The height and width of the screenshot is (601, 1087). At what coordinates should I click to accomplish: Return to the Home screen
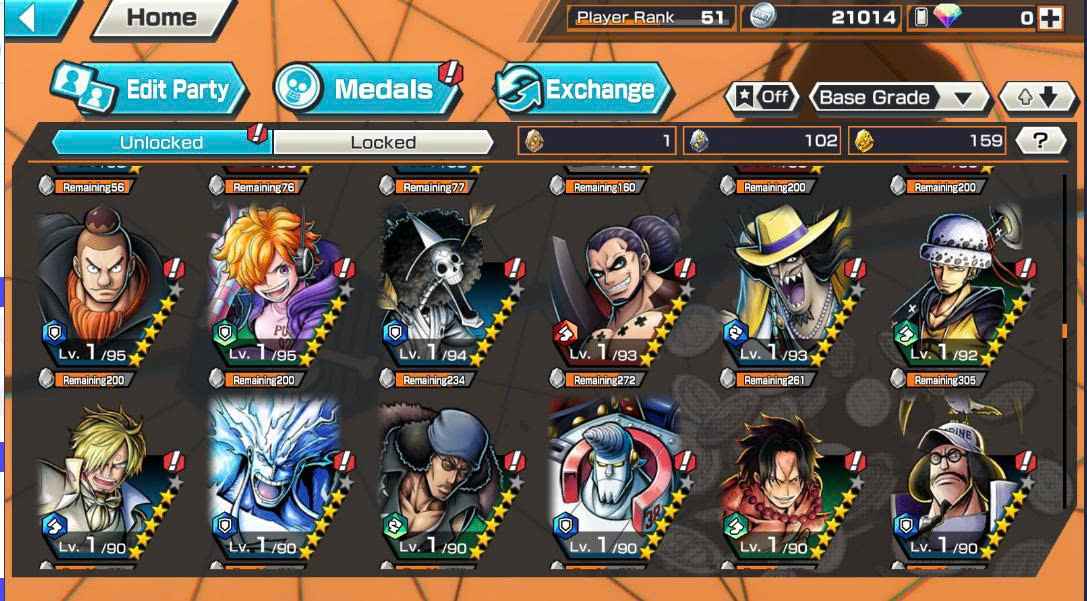(x=162, y=18)
